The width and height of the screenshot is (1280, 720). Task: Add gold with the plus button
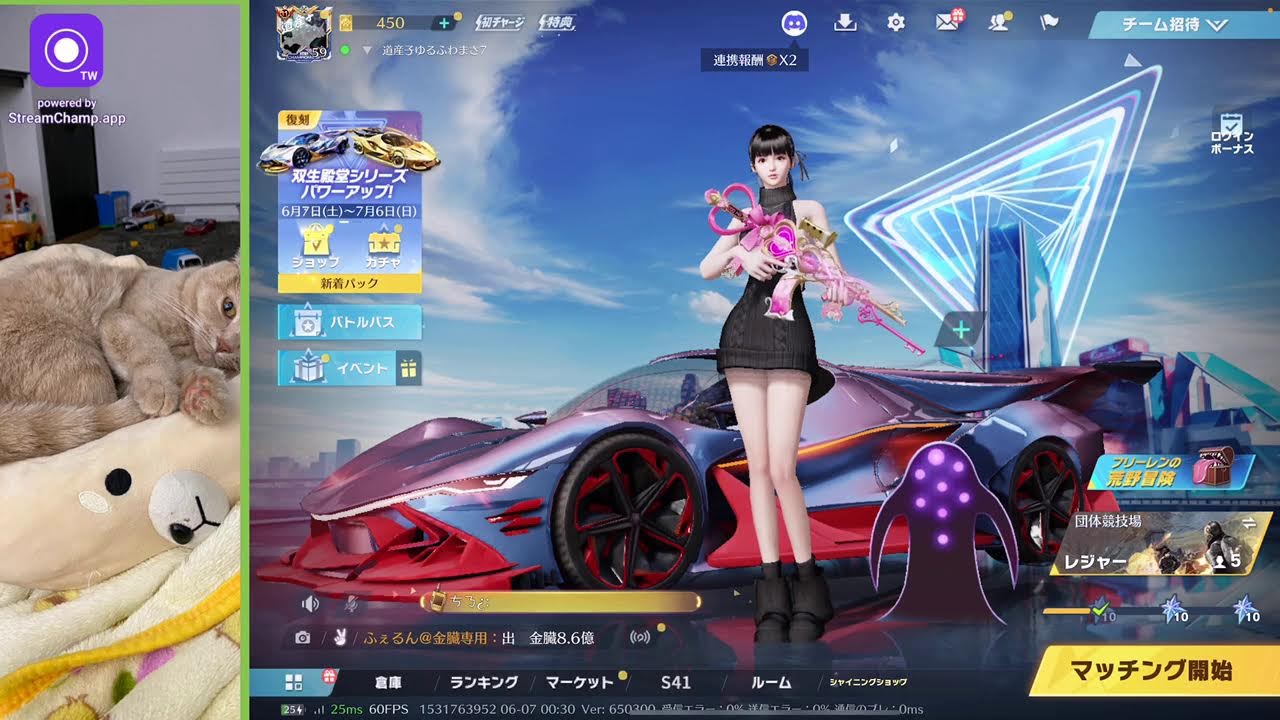444,23
